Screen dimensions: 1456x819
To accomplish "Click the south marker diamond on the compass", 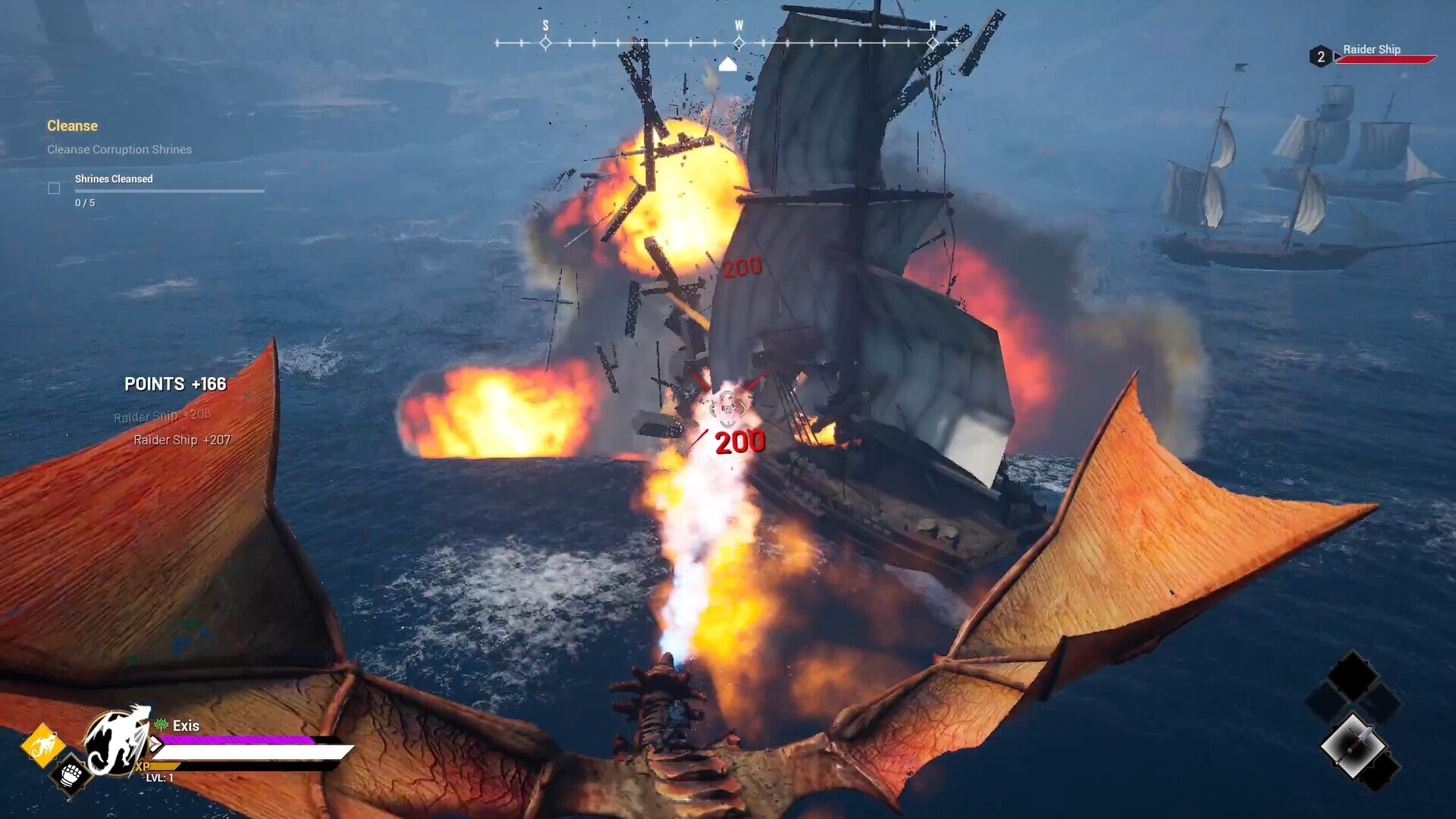I will point(544,43).
